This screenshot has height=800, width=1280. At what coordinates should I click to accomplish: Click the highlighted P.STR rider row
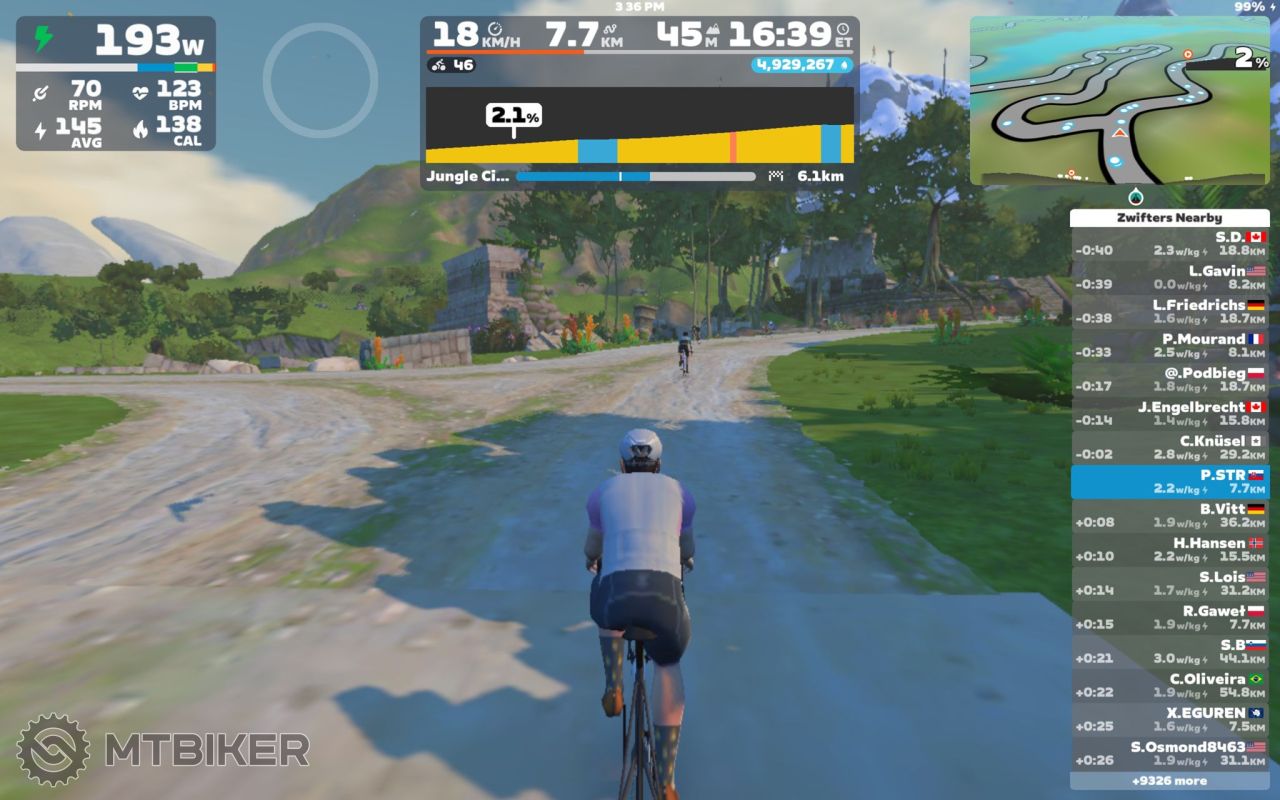click(1169, 482)
